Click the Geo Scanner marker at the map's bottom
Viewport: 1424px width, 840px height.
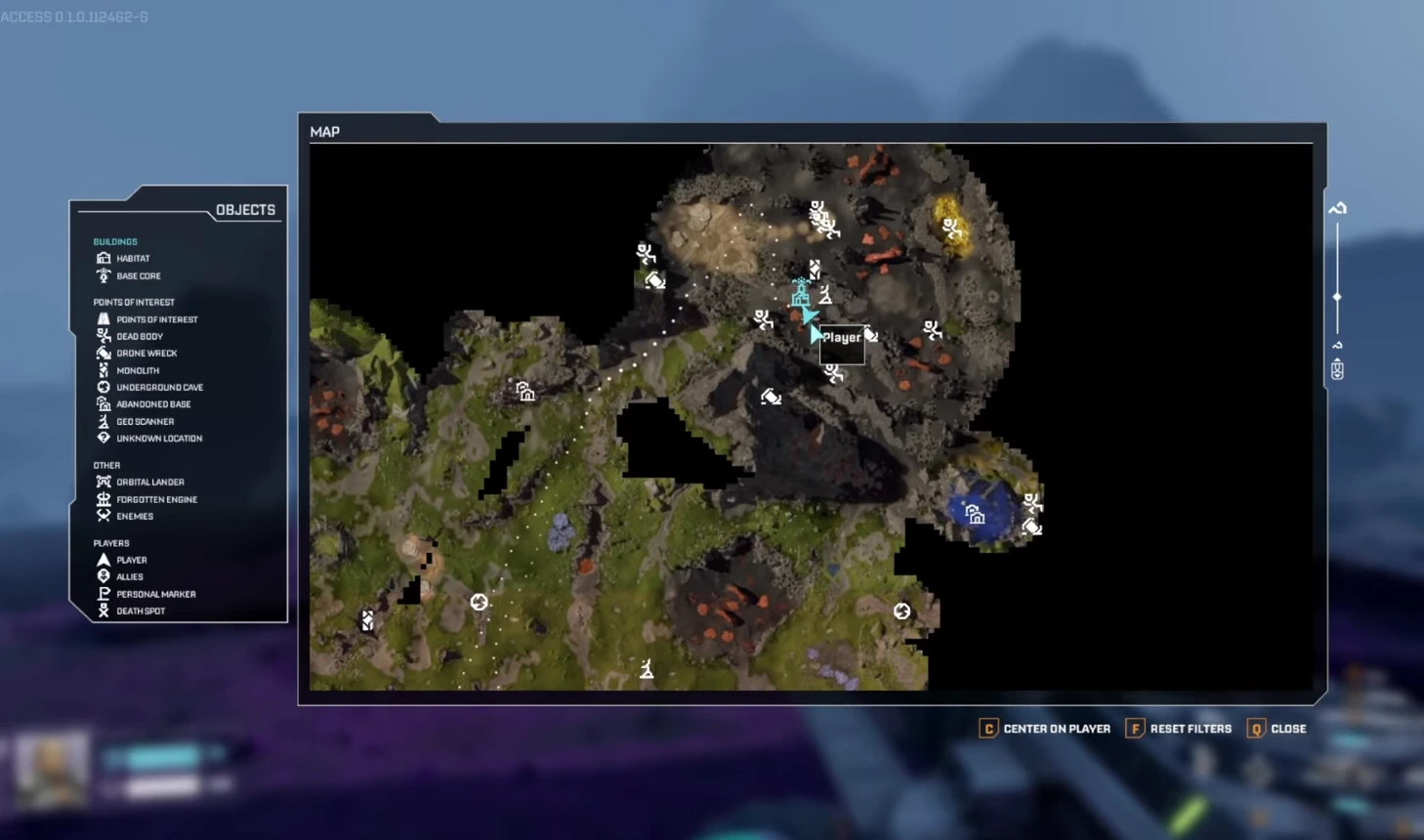point(646,670)
